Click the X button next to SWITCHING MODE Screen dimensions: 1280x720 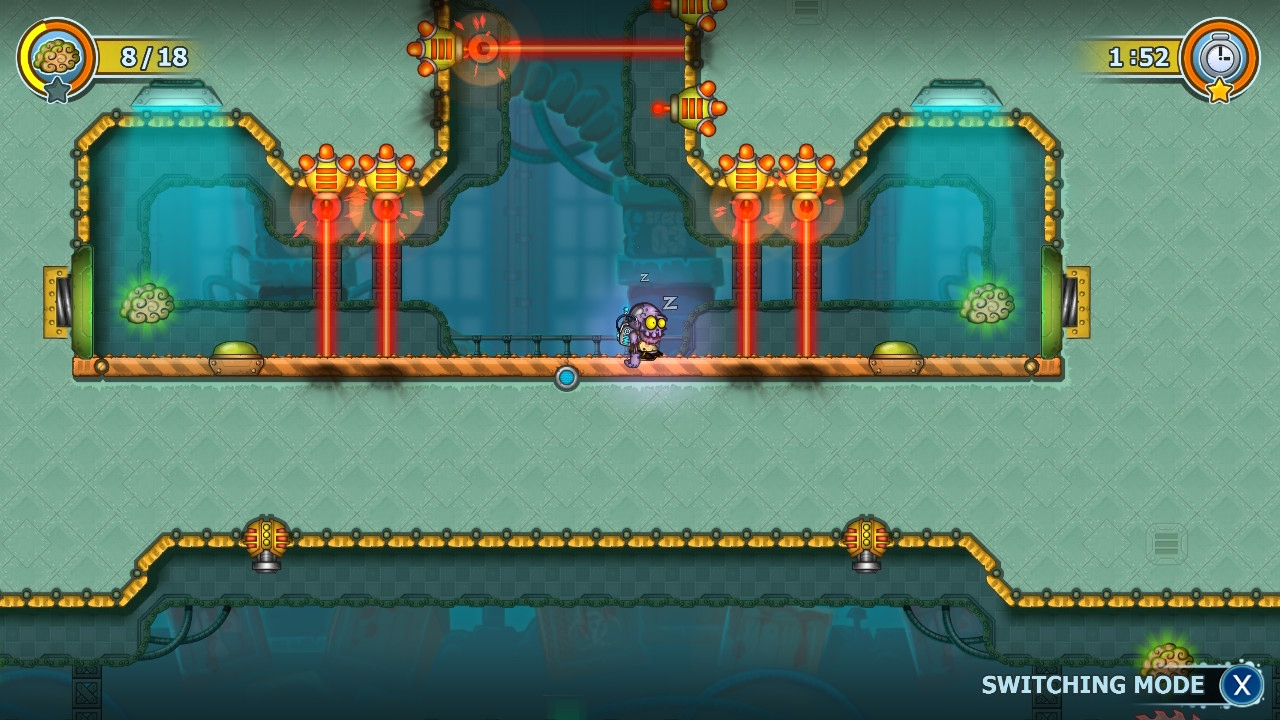[x=1242, y=686]
